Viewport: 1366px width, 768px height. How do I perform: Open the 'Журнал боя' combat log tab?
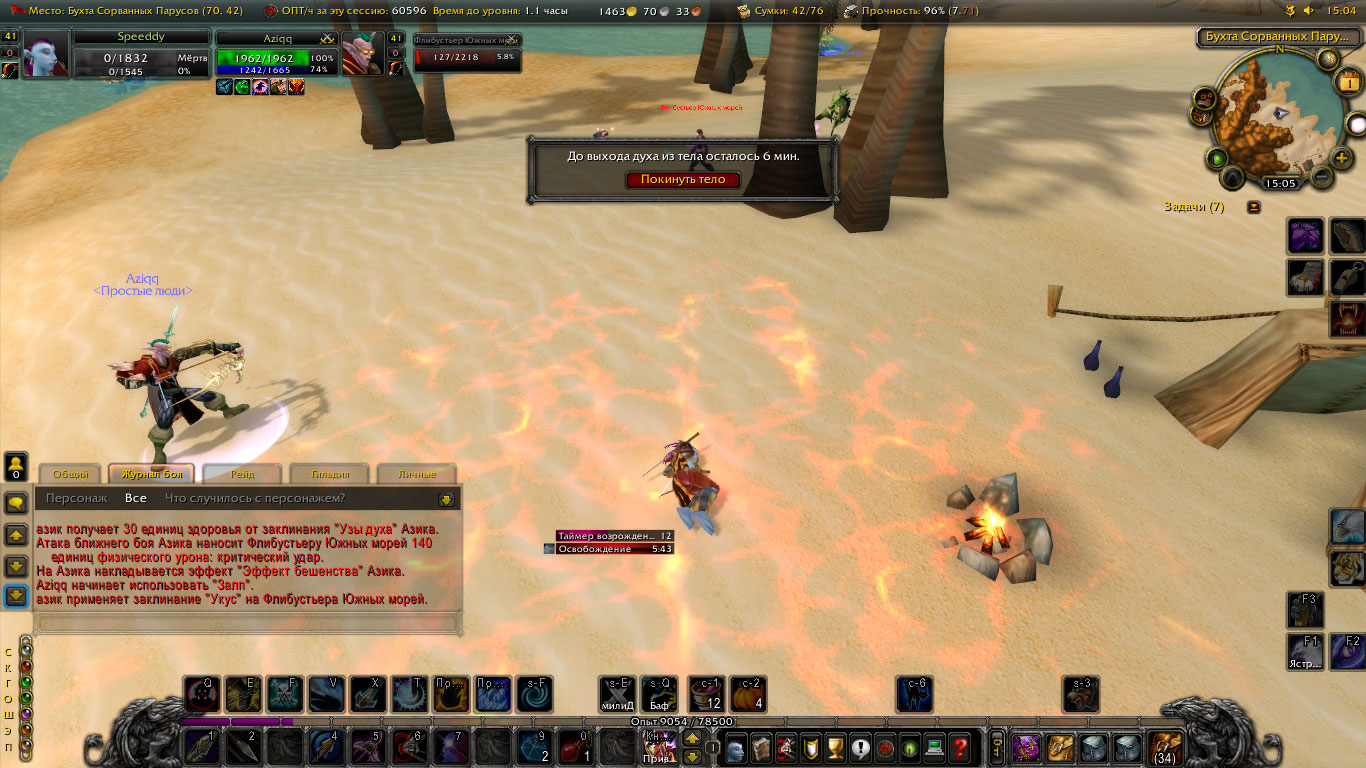[x=152, y=474]
